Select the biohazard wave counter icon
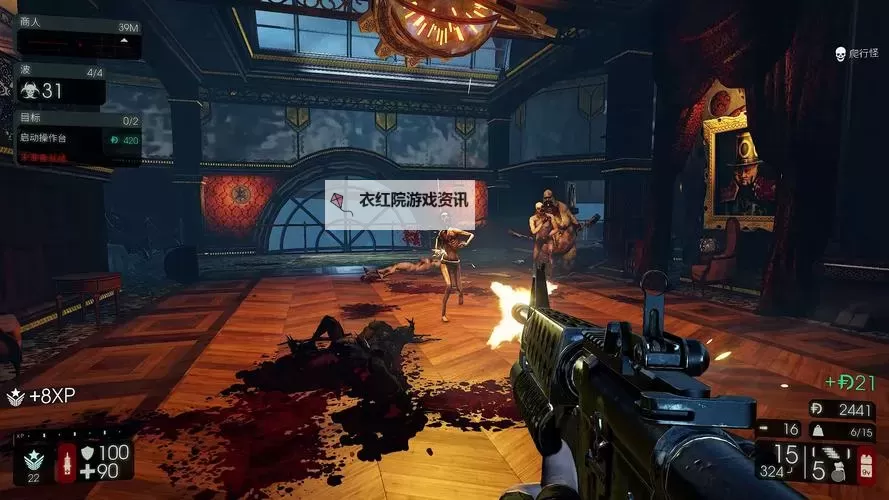889x500 pixels. [x=29, y=91]
